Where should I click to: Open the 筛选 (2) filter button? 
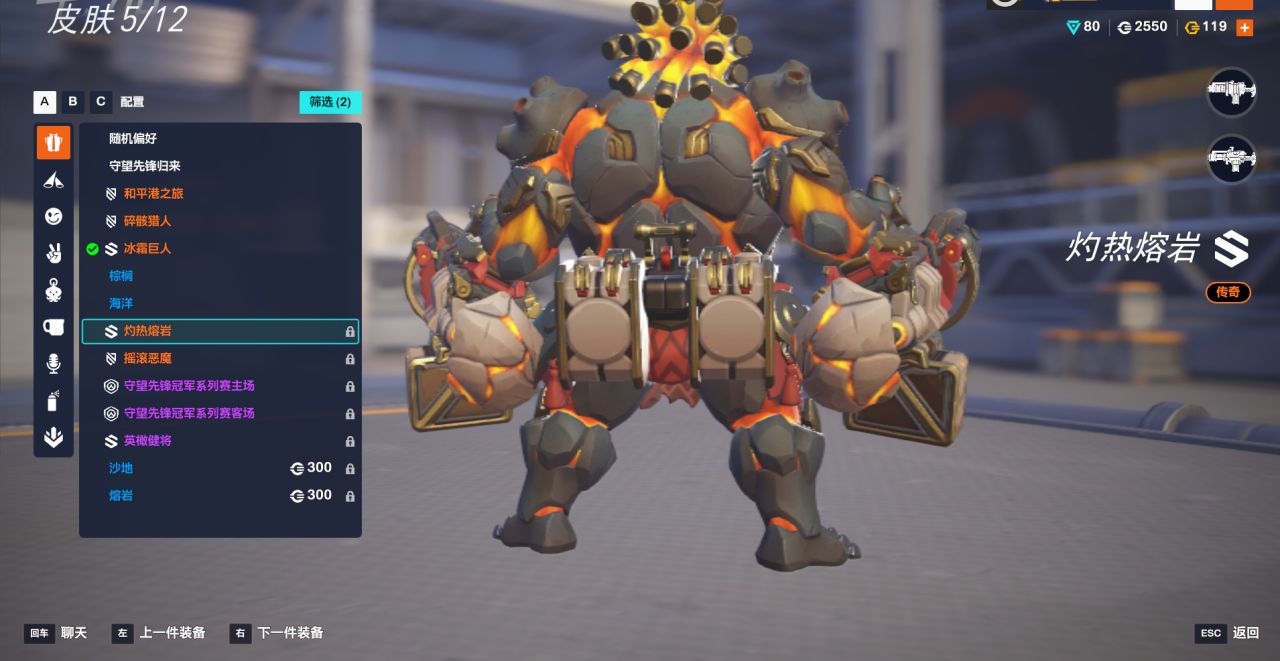[x=330, y=102]
